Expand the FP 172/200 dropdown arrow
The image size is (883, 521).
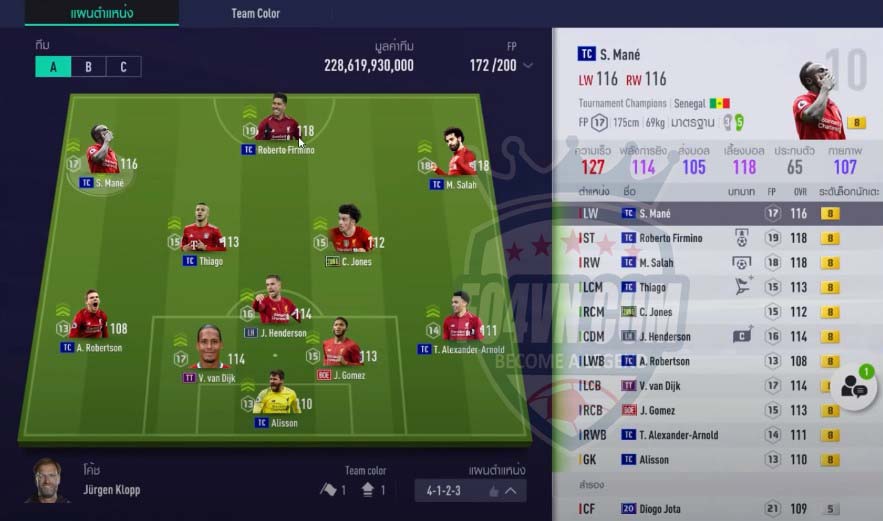(x=529, y=66)
